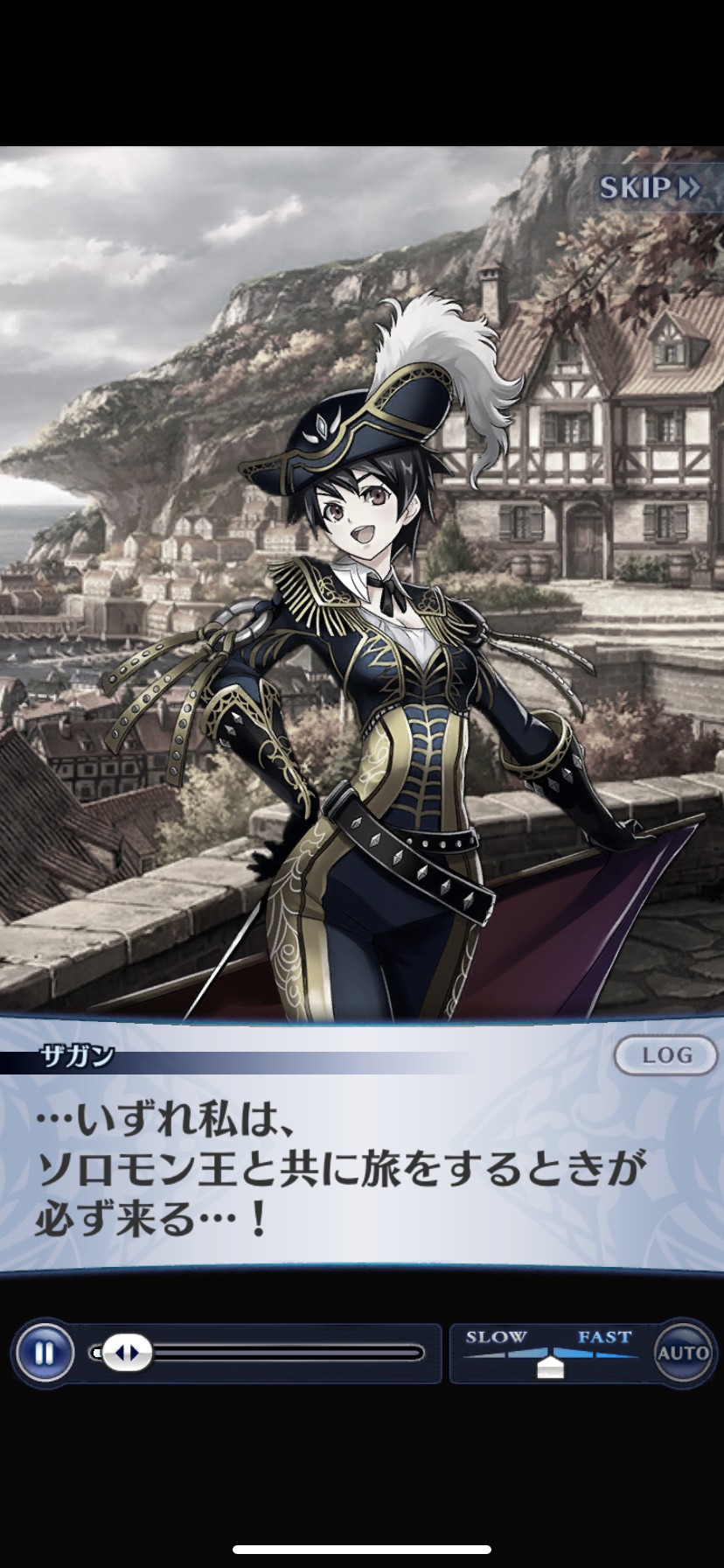The image size is (724, 1568).
Task: Open the dialogue LOG
Action: coord(666,1055)
